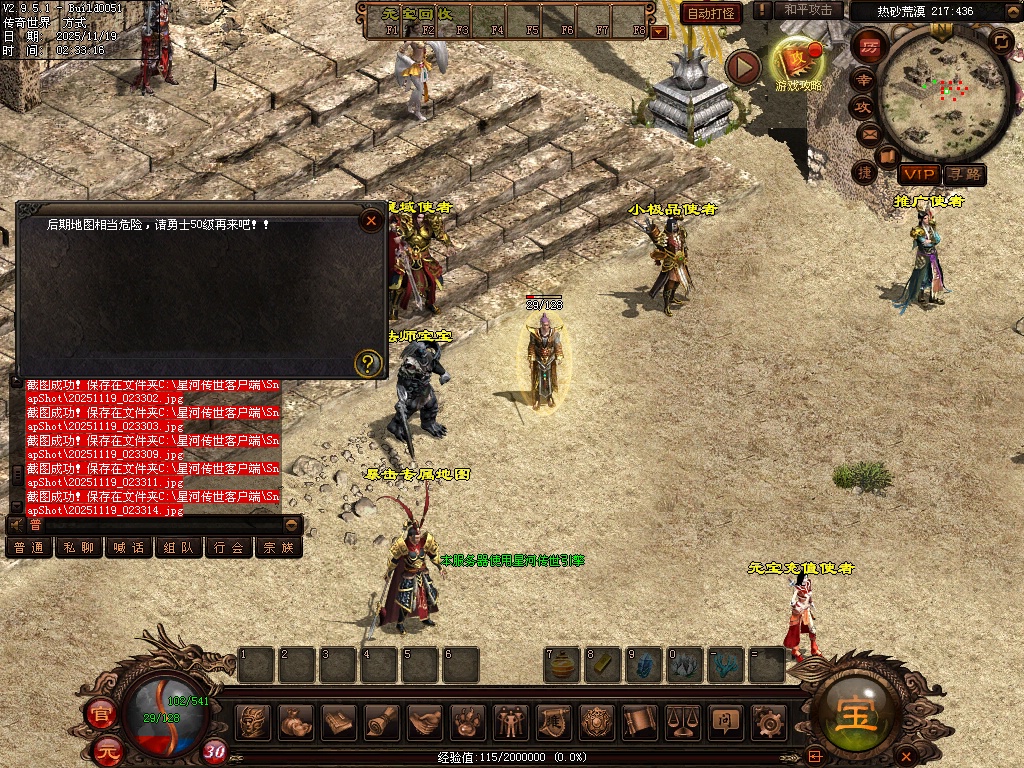Open the settings gear icon
This screenshot has width=1024, height=768.
[768, 720]
